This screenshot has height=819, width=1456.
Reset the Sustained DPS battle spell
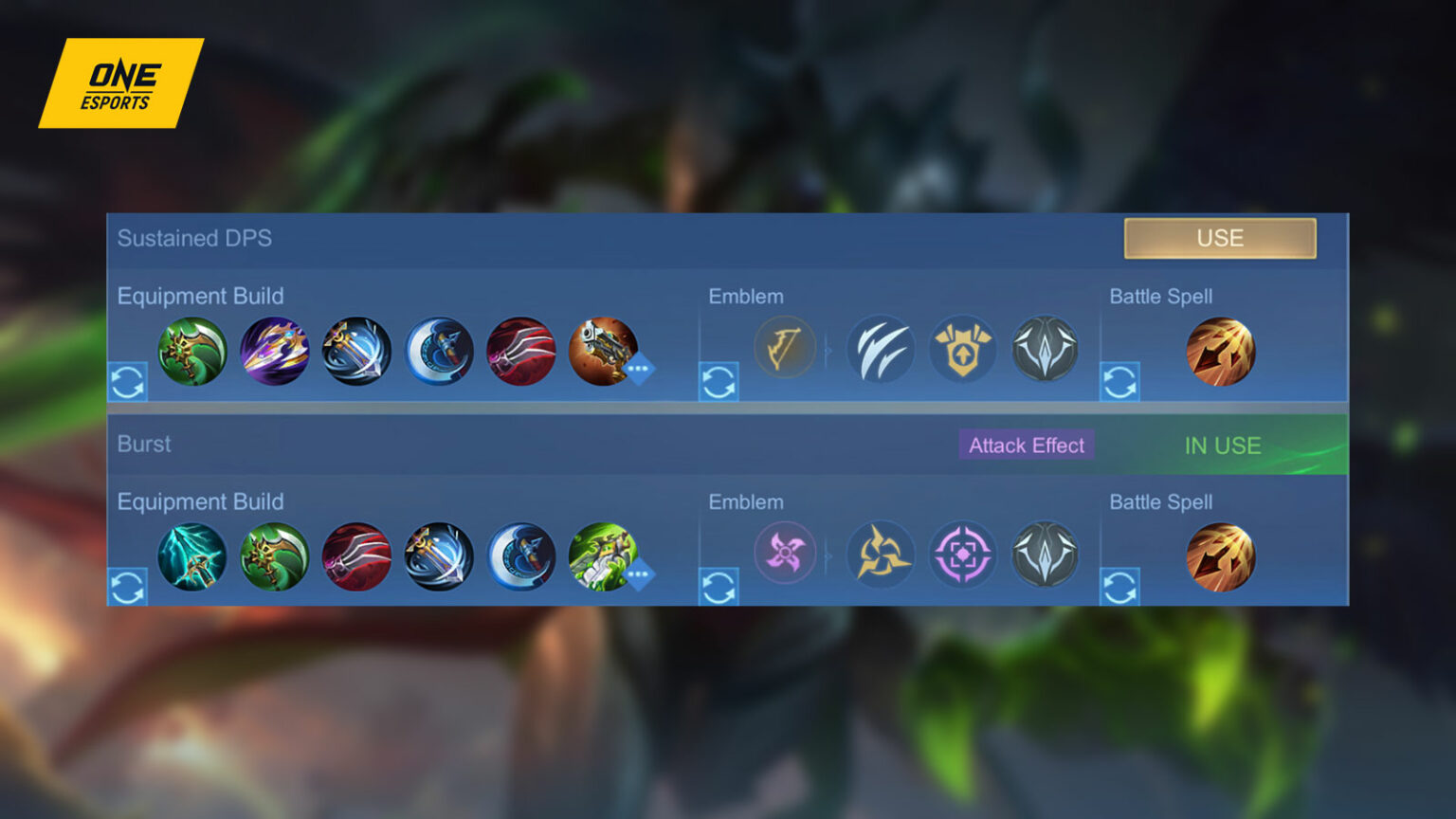pyautogui.click(x=1119, y=384)
